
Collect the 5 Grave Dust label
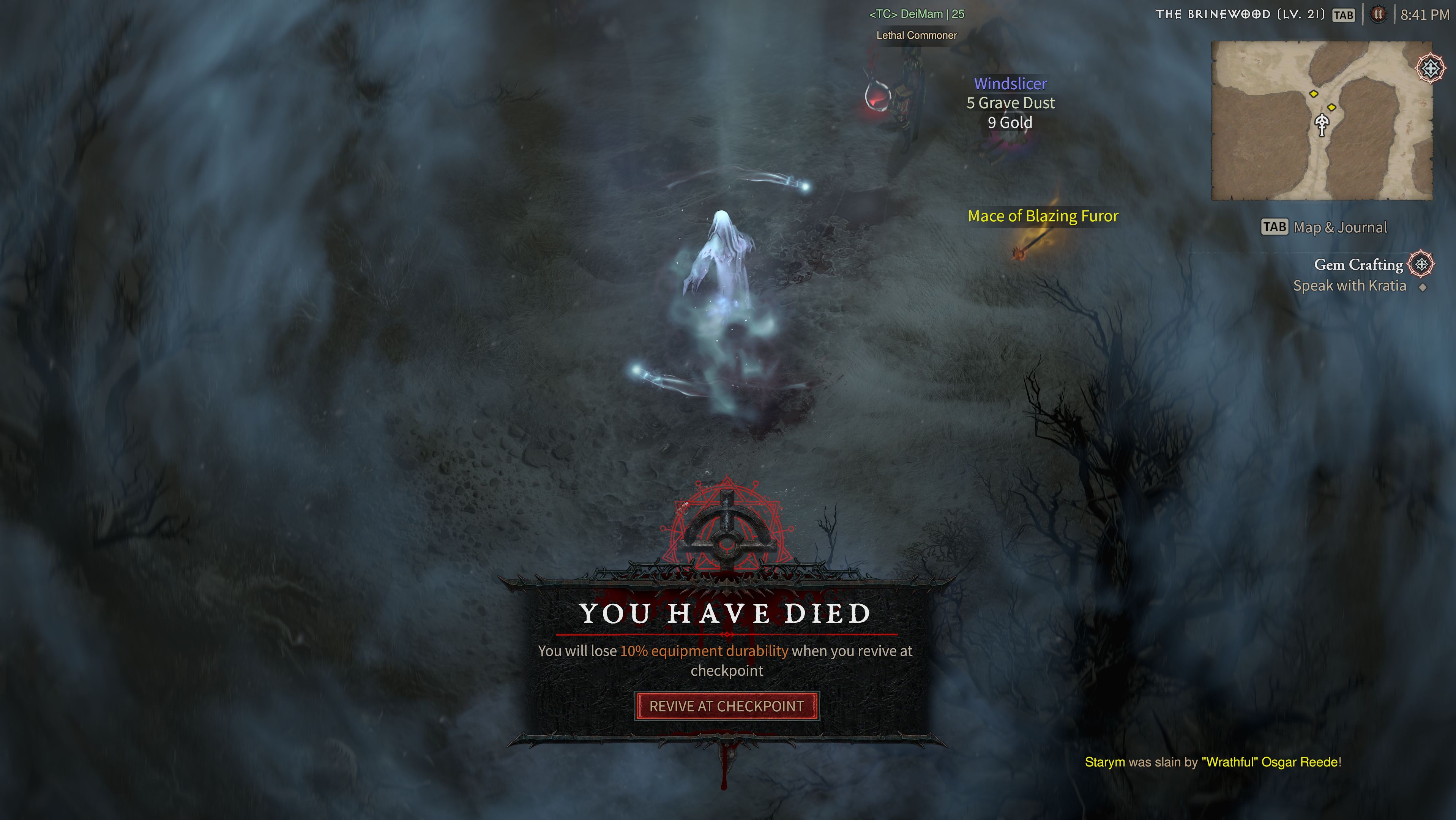pyautogui.click(x=1011, y=103)
